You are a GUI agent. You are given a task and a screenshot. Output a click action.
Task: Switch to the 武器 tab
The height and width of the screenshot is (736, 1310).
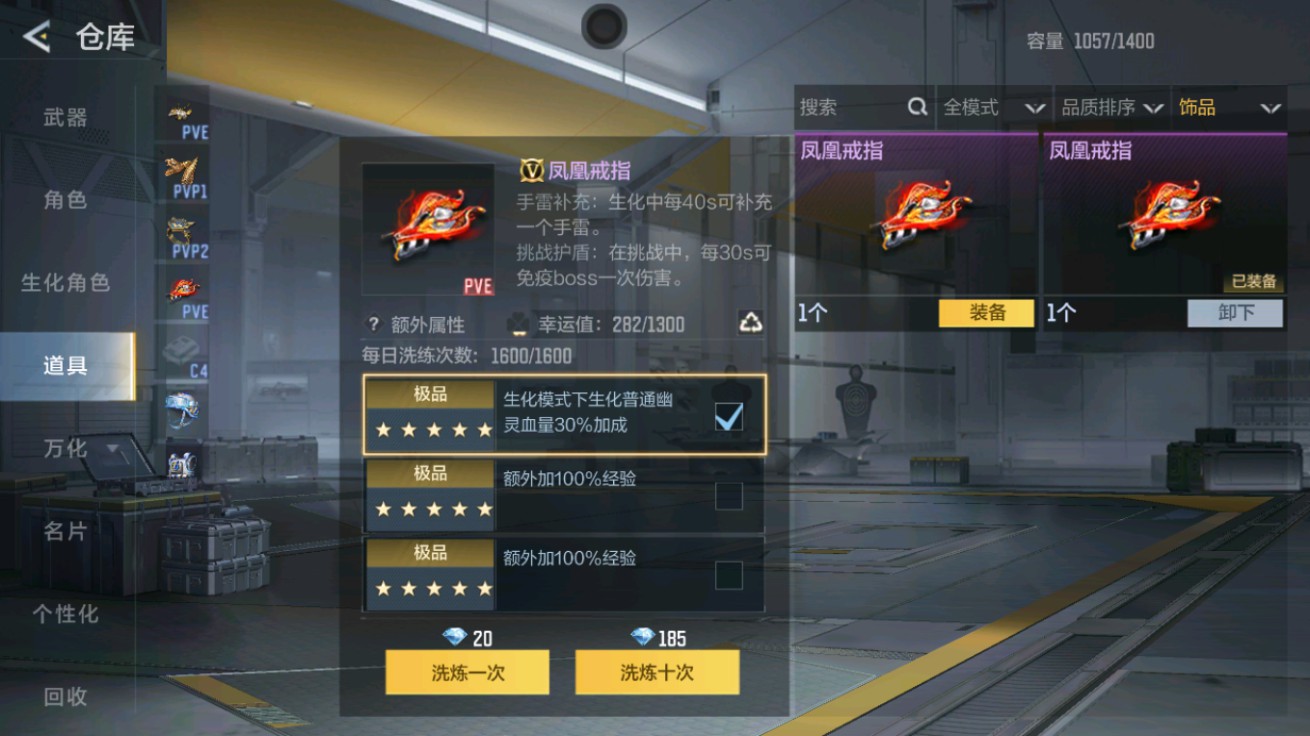pos(66,116)
